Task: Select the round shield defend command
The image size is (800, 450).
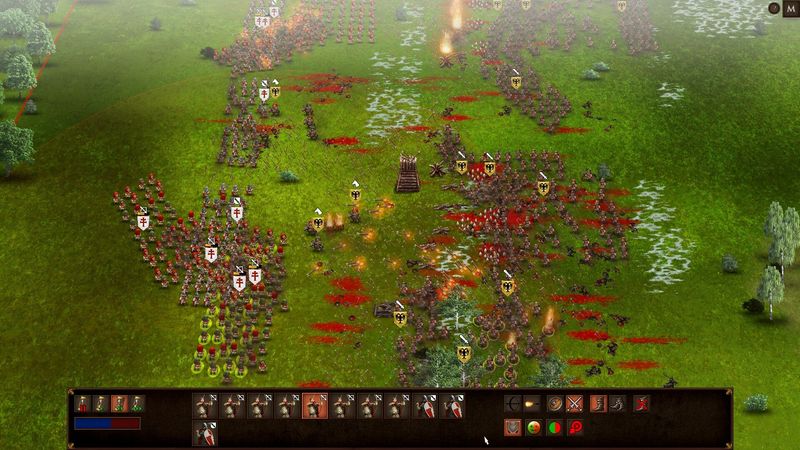Action: click(554, 404)
